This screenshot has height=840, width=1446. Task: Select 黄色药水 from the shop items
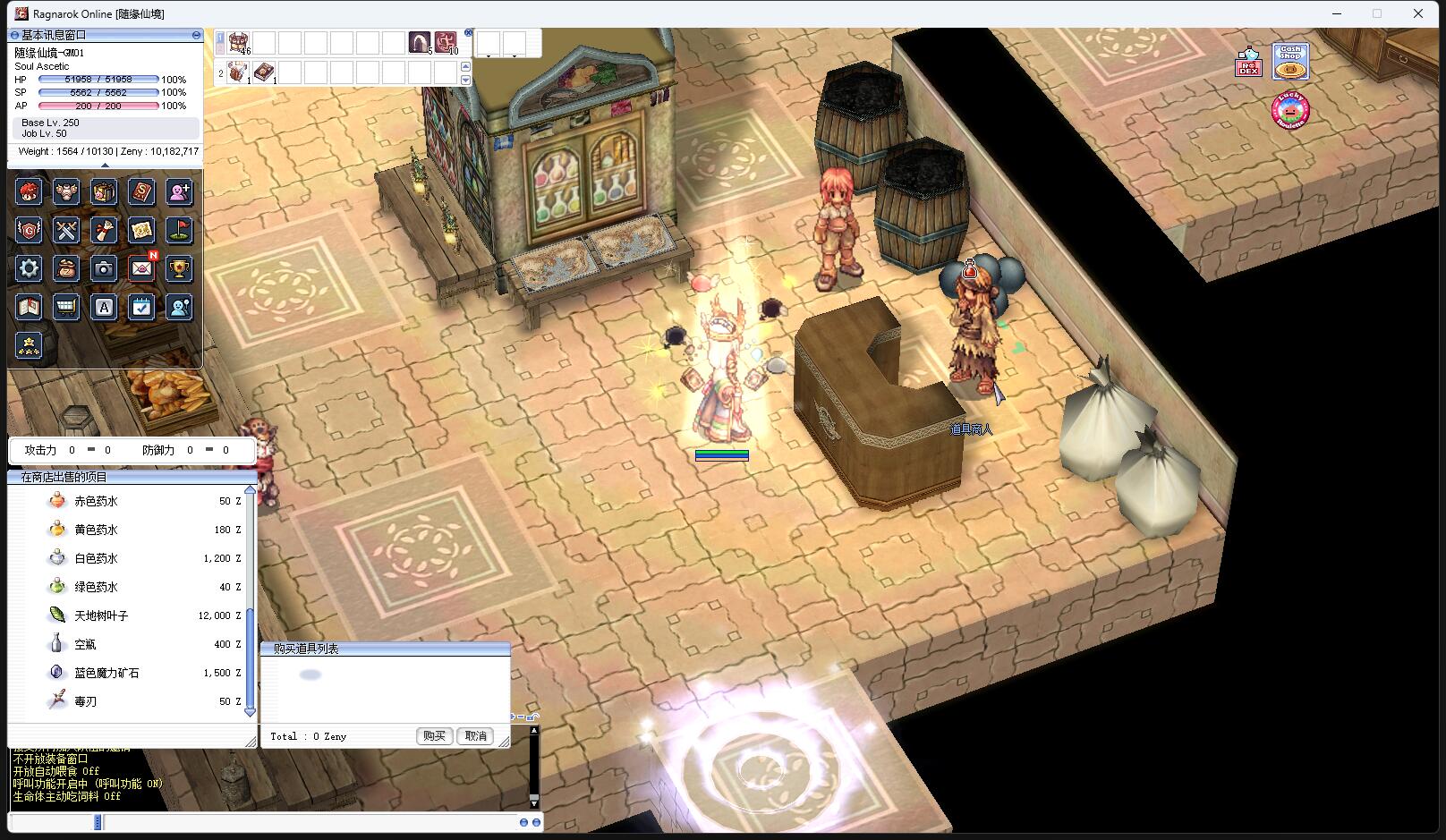(x=96, y=530)
